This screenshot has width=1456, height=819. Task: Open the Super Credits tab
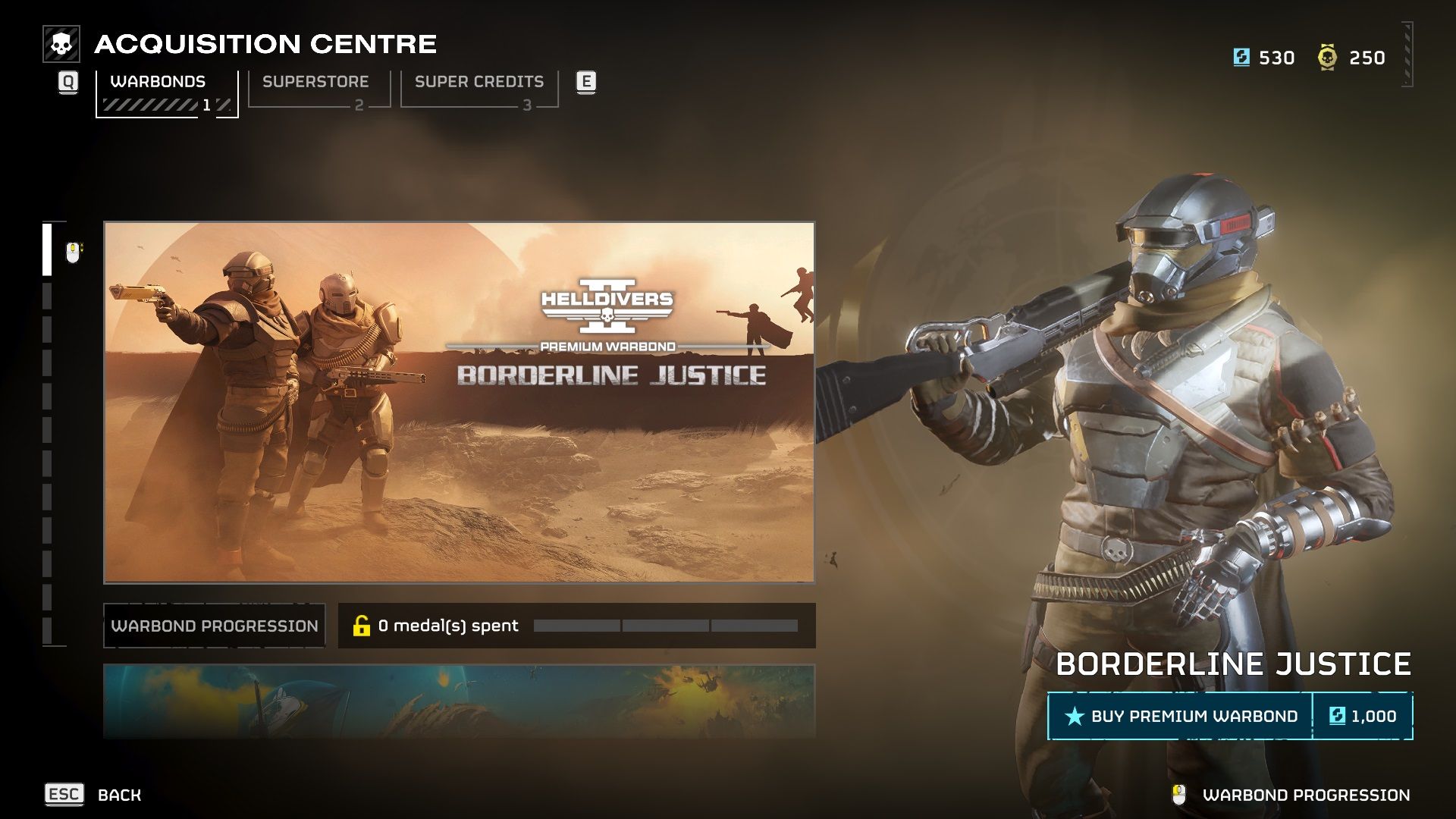click(479, 82)
